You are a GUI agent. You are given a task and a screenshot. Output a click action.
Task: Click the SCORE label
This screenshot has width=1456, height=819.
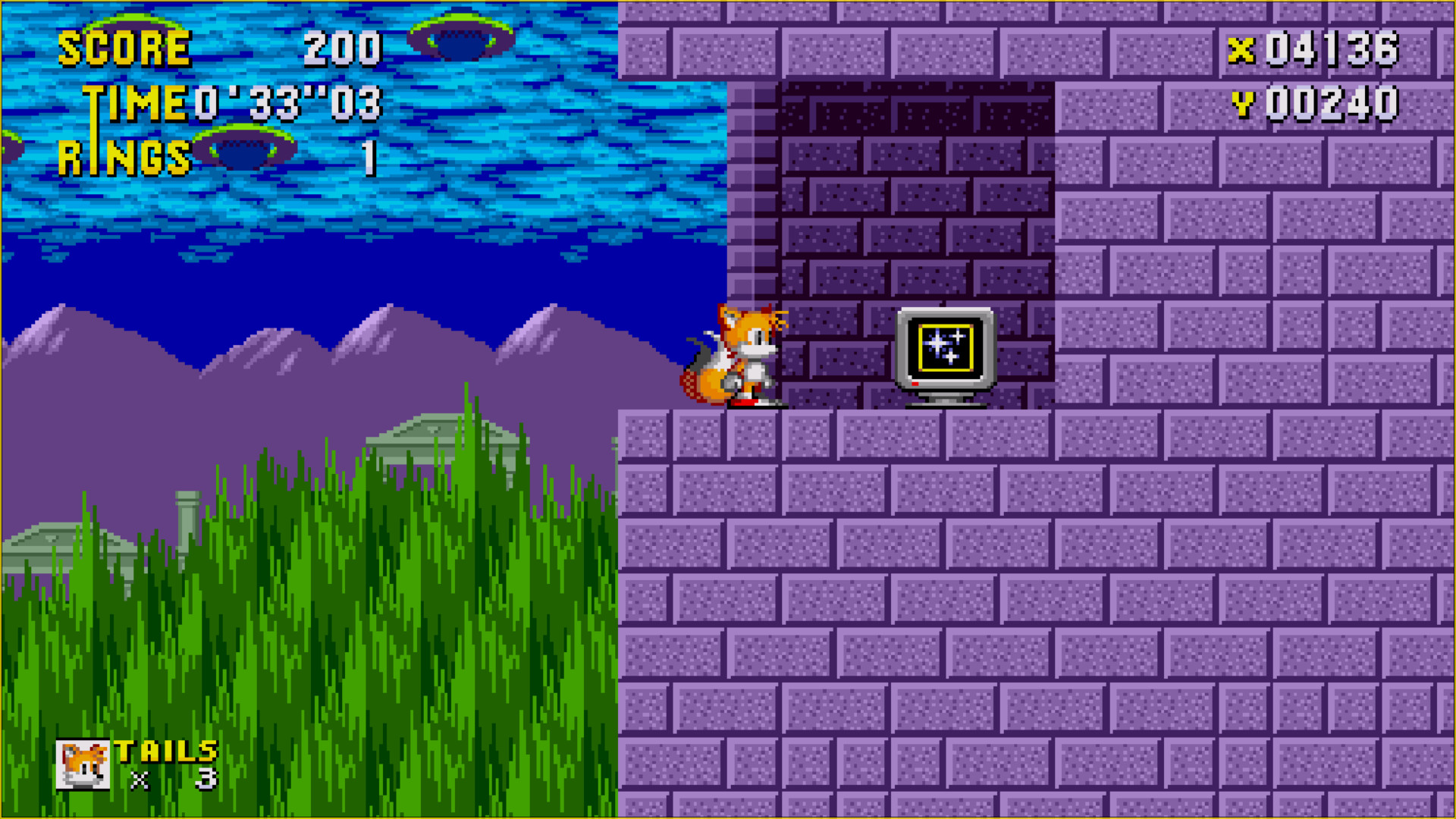pos(125,47)
